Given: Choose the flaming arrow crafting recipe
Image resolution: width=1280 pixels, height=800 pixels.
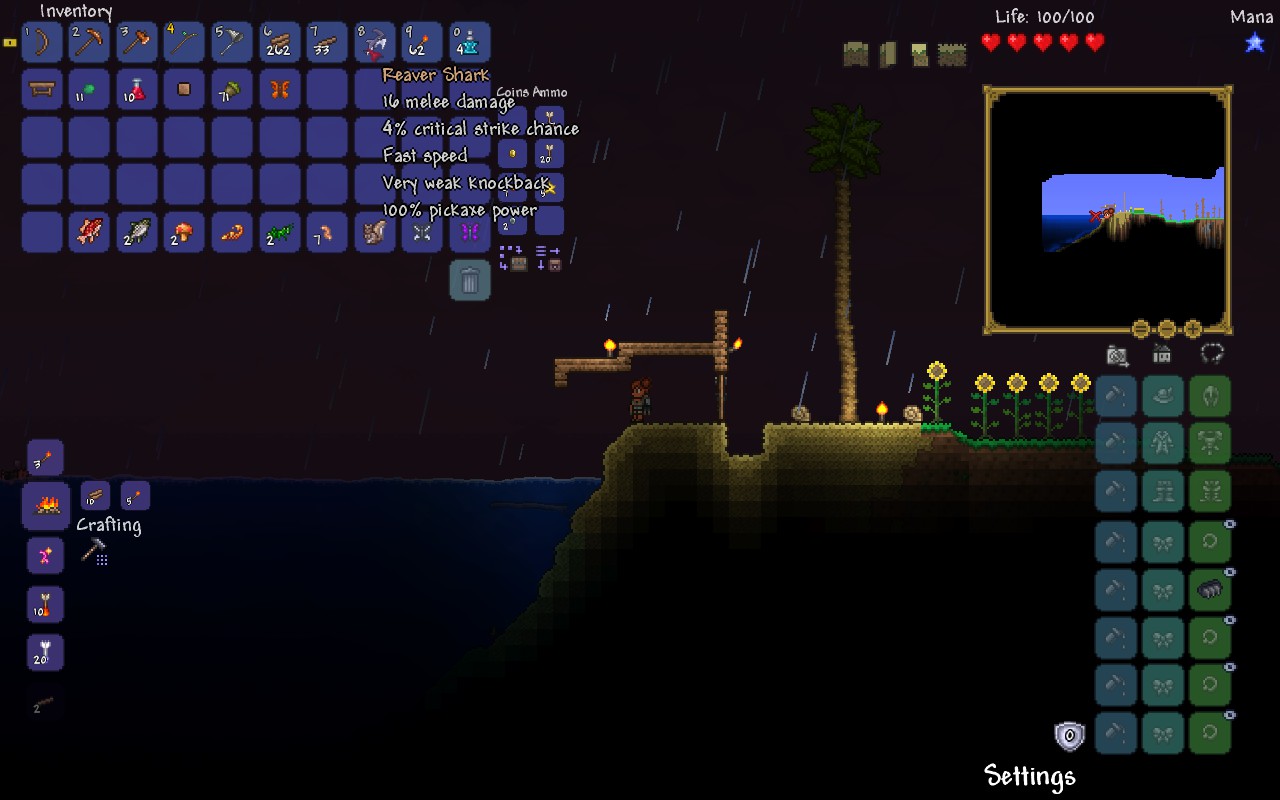Looking at the screenshot, I should pos(45,605).
